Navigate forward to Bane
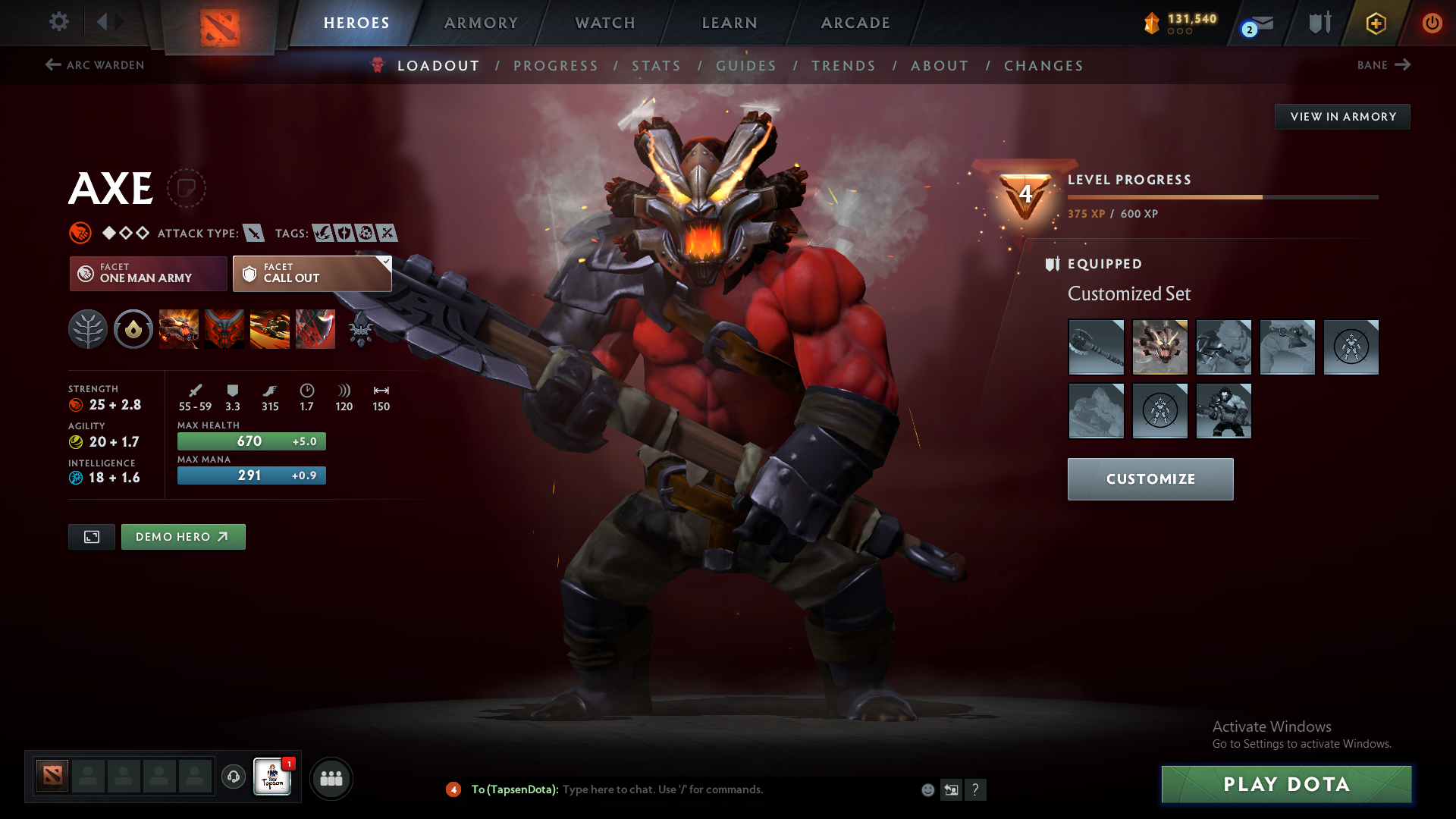The image size is (1456, 819). tap(1383, 65)
